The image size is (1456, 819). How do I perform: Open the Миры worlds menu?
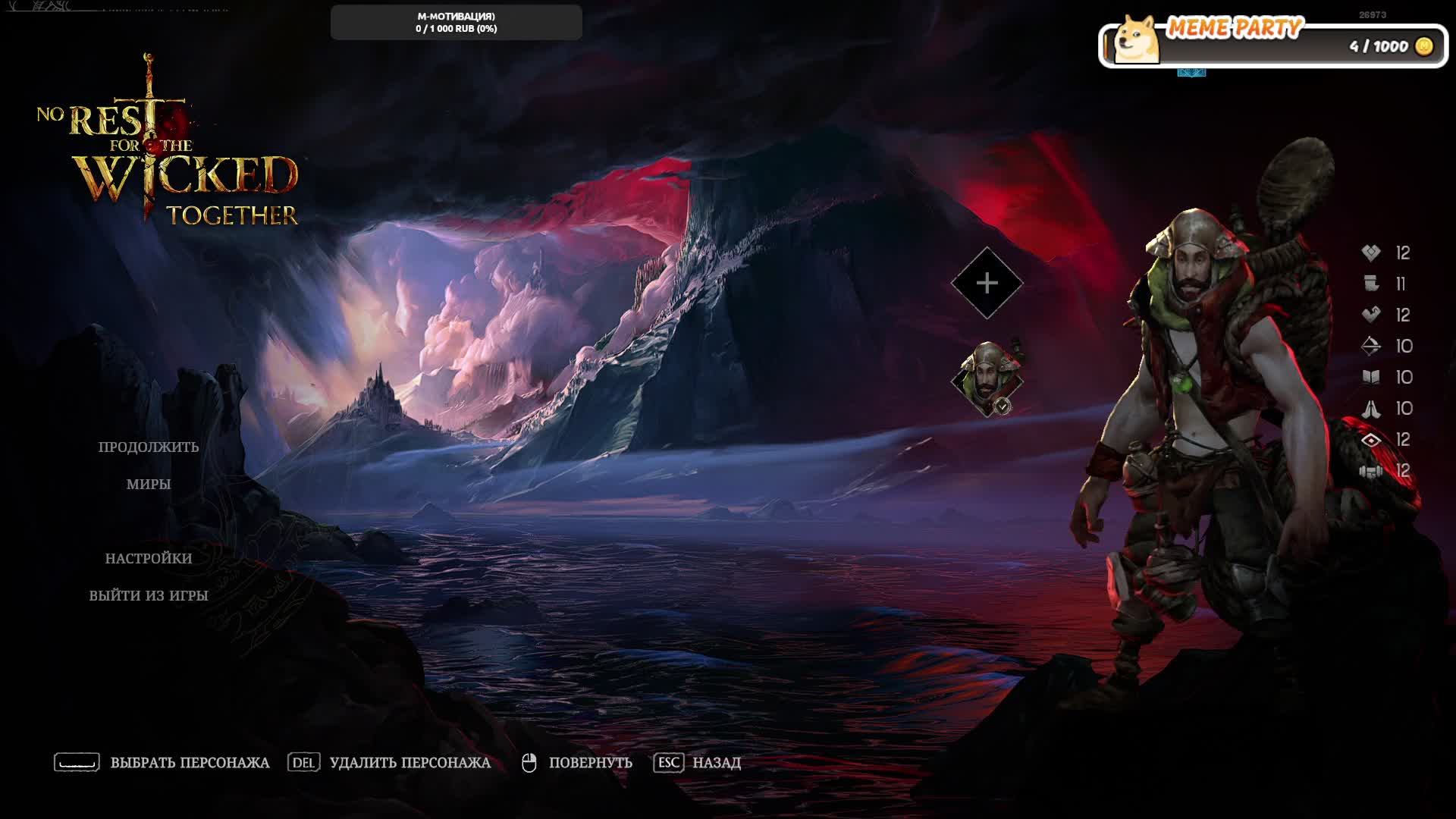149,484
